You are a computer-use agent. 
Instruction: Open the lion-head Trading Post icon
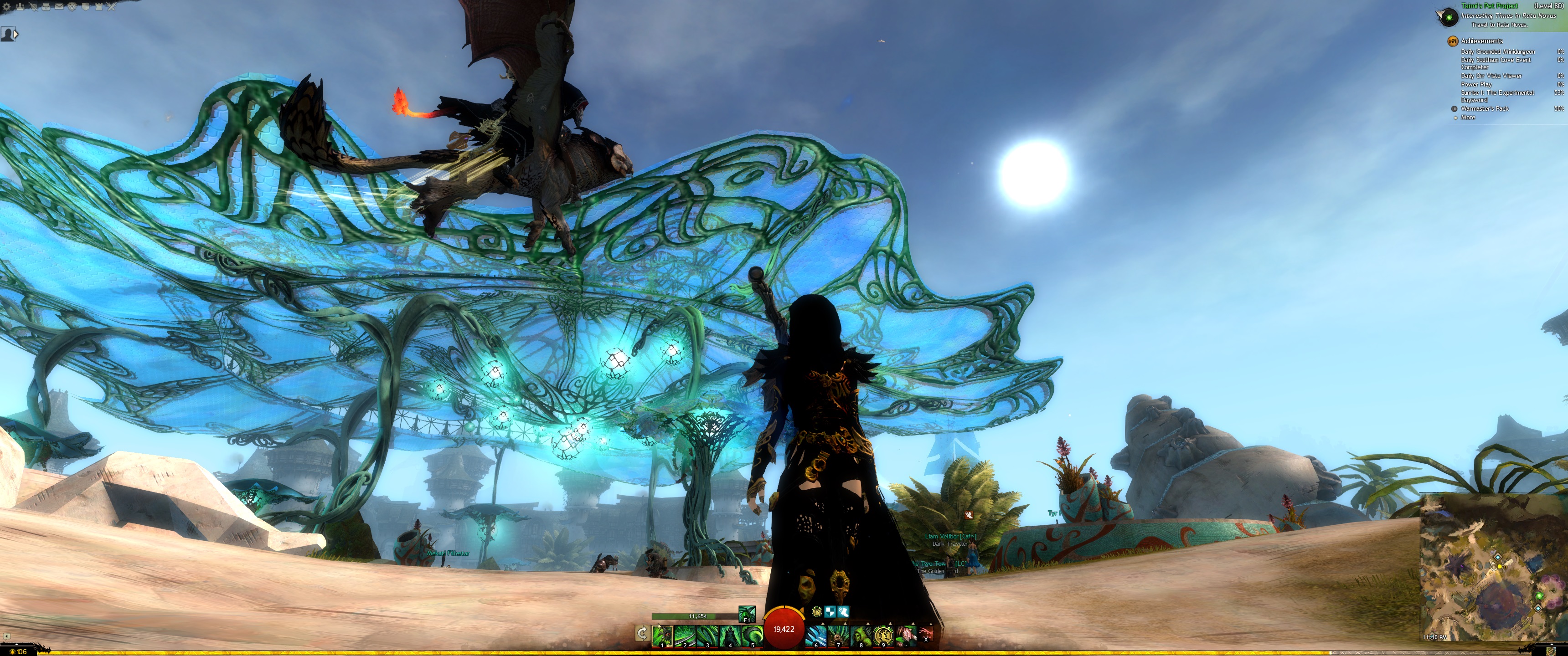tap(72, 7)
